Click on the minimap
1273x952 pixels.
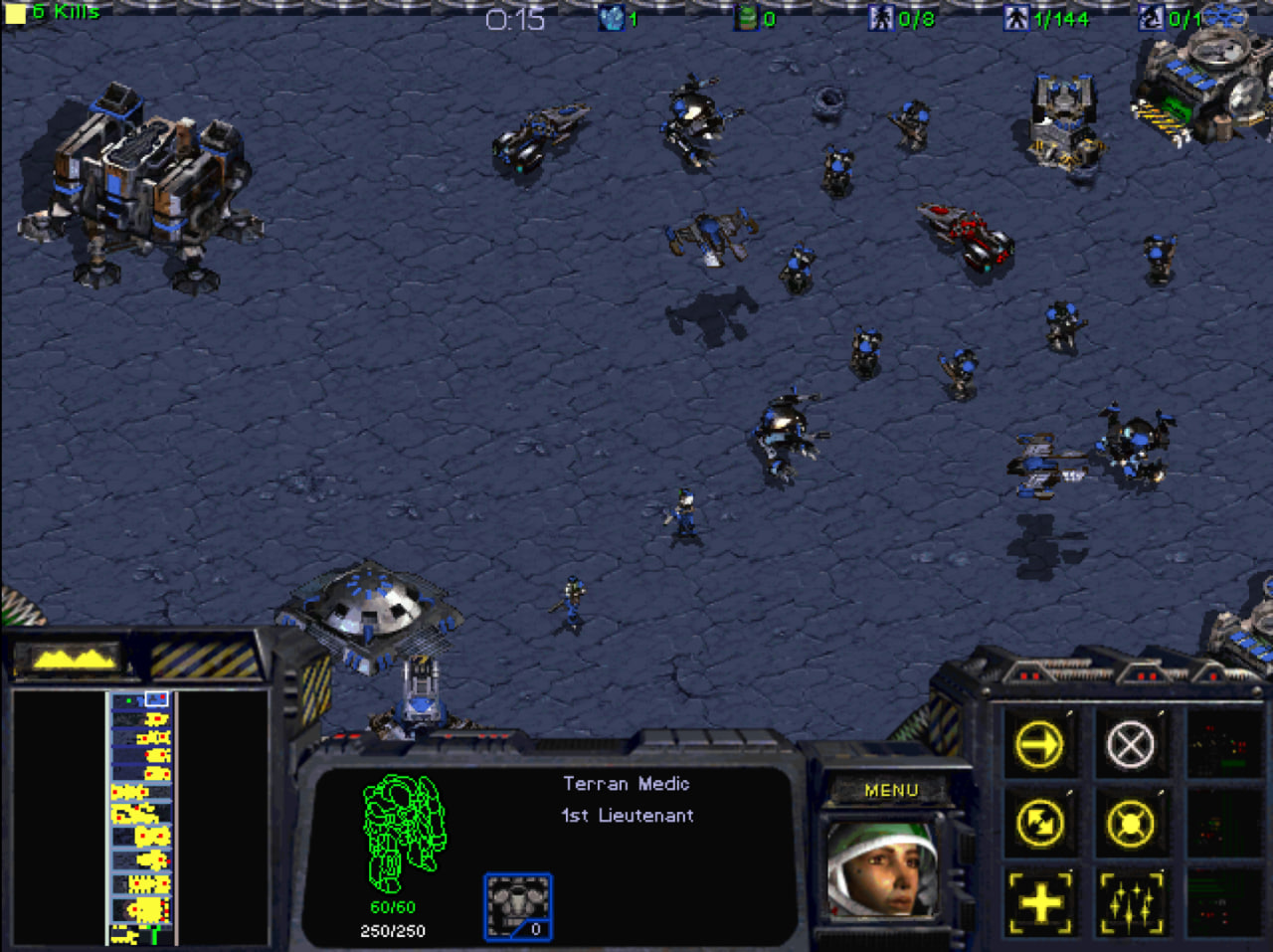(141, 818)
